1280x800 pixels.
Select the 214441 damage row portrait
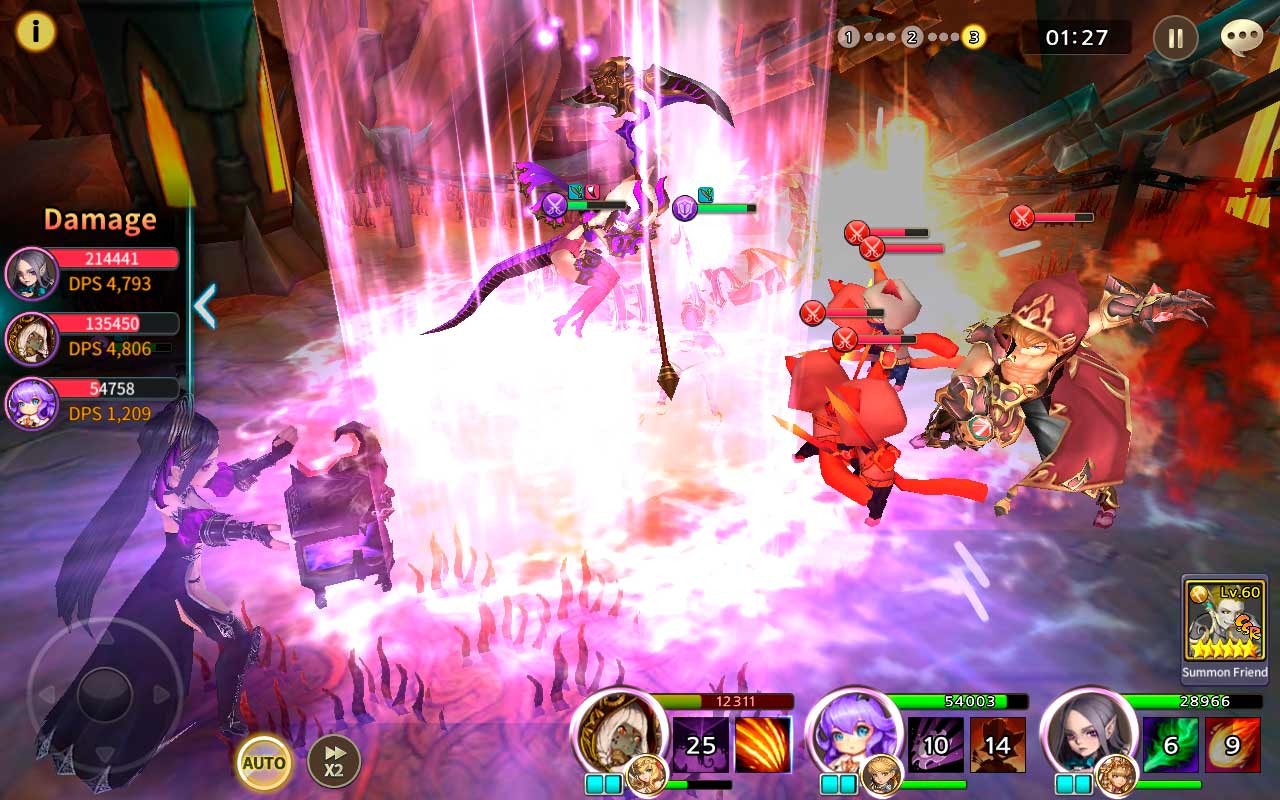tap(31, 273)
